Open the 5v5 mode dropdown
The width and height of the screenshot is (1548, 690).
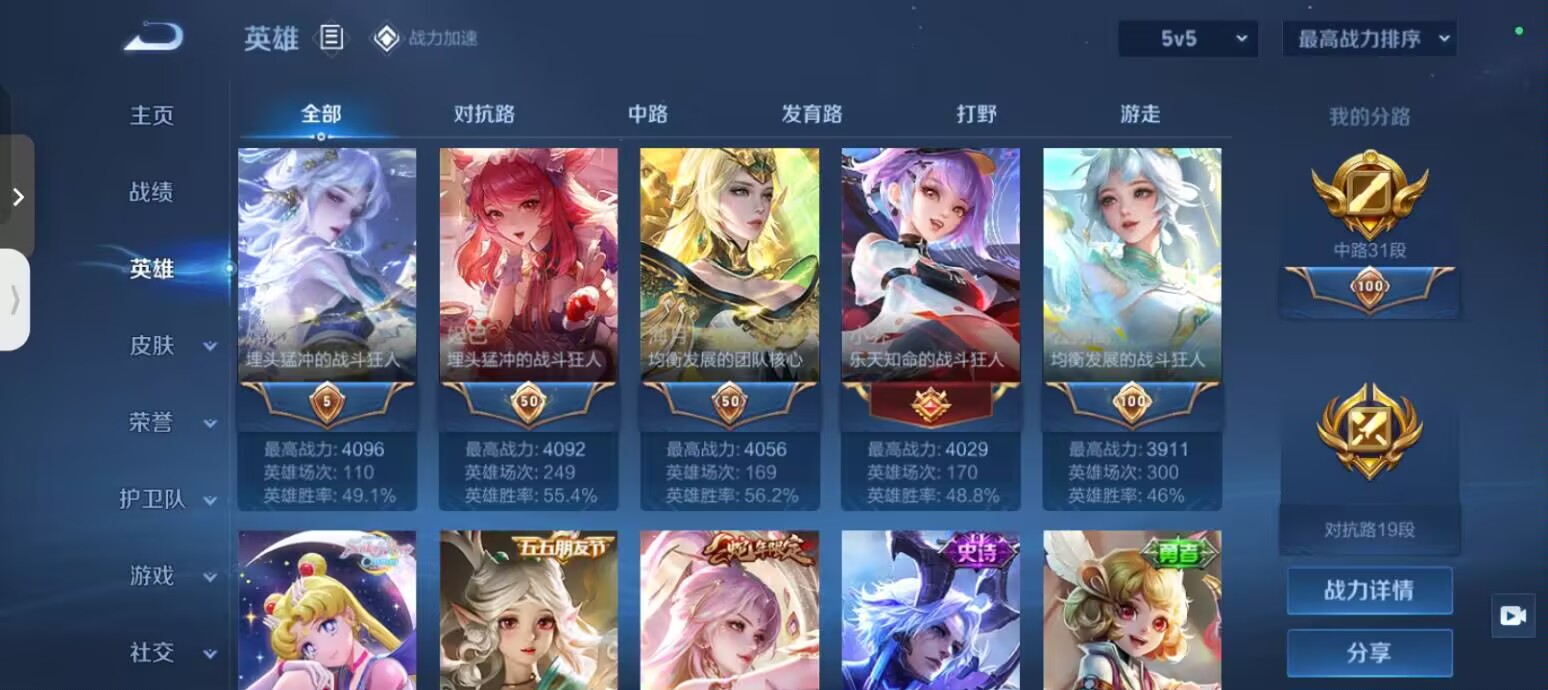[x=1188, y=39]
